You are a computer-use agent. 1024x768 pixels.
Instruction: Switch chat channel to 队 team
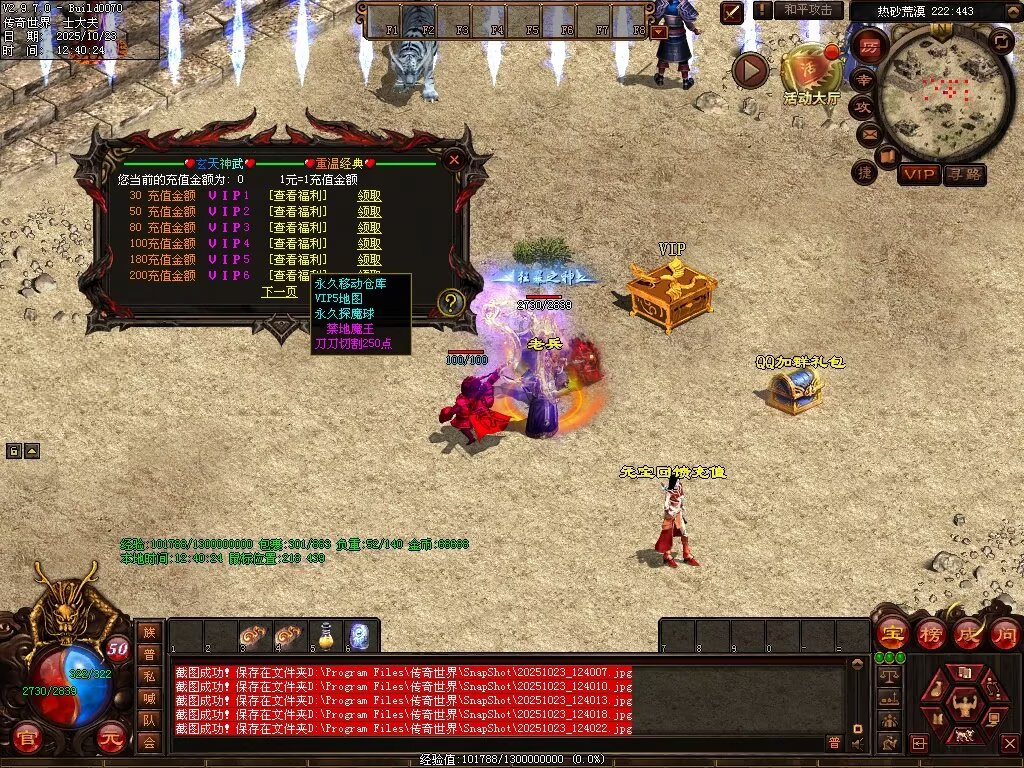149,719
